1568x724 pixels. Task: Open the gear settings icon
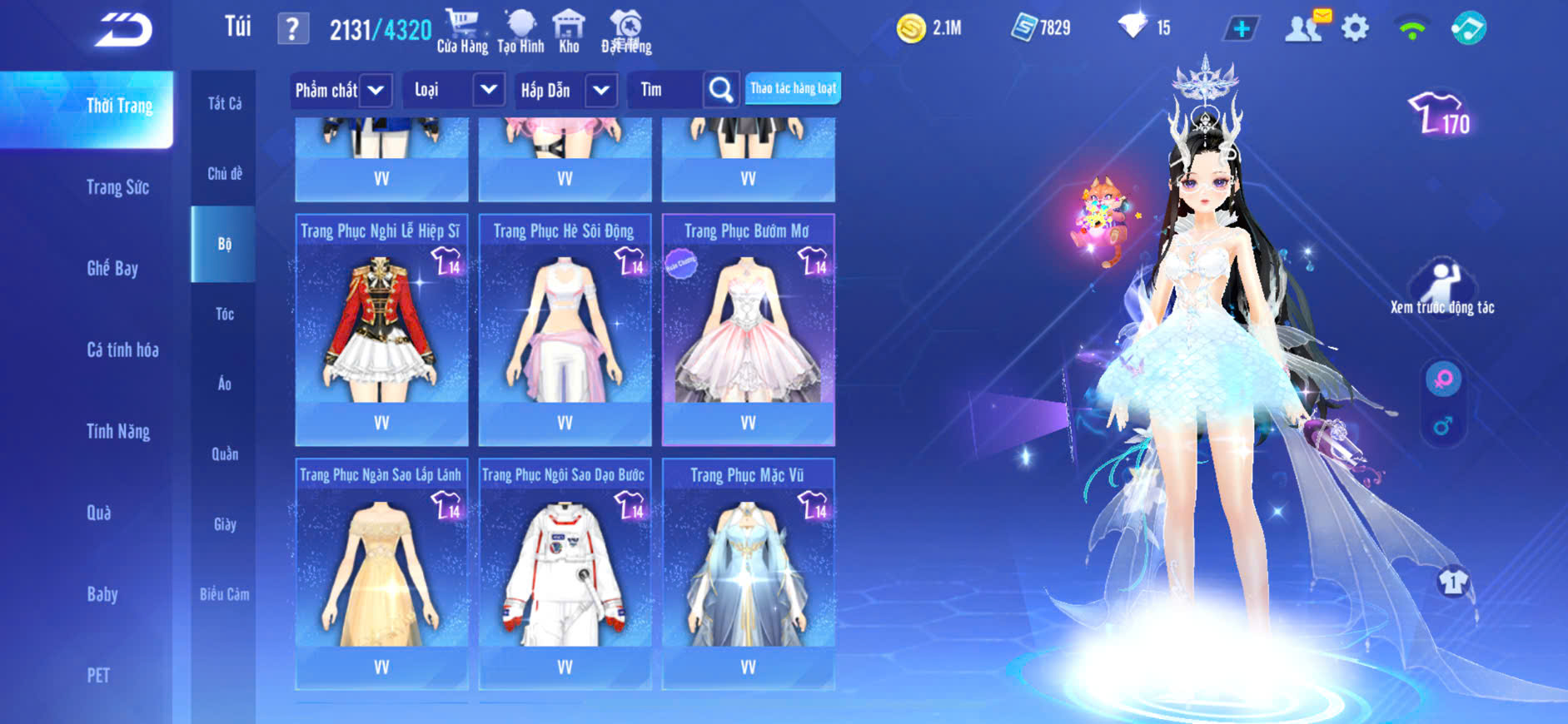pyautogui.click(x=1355, y=29)
